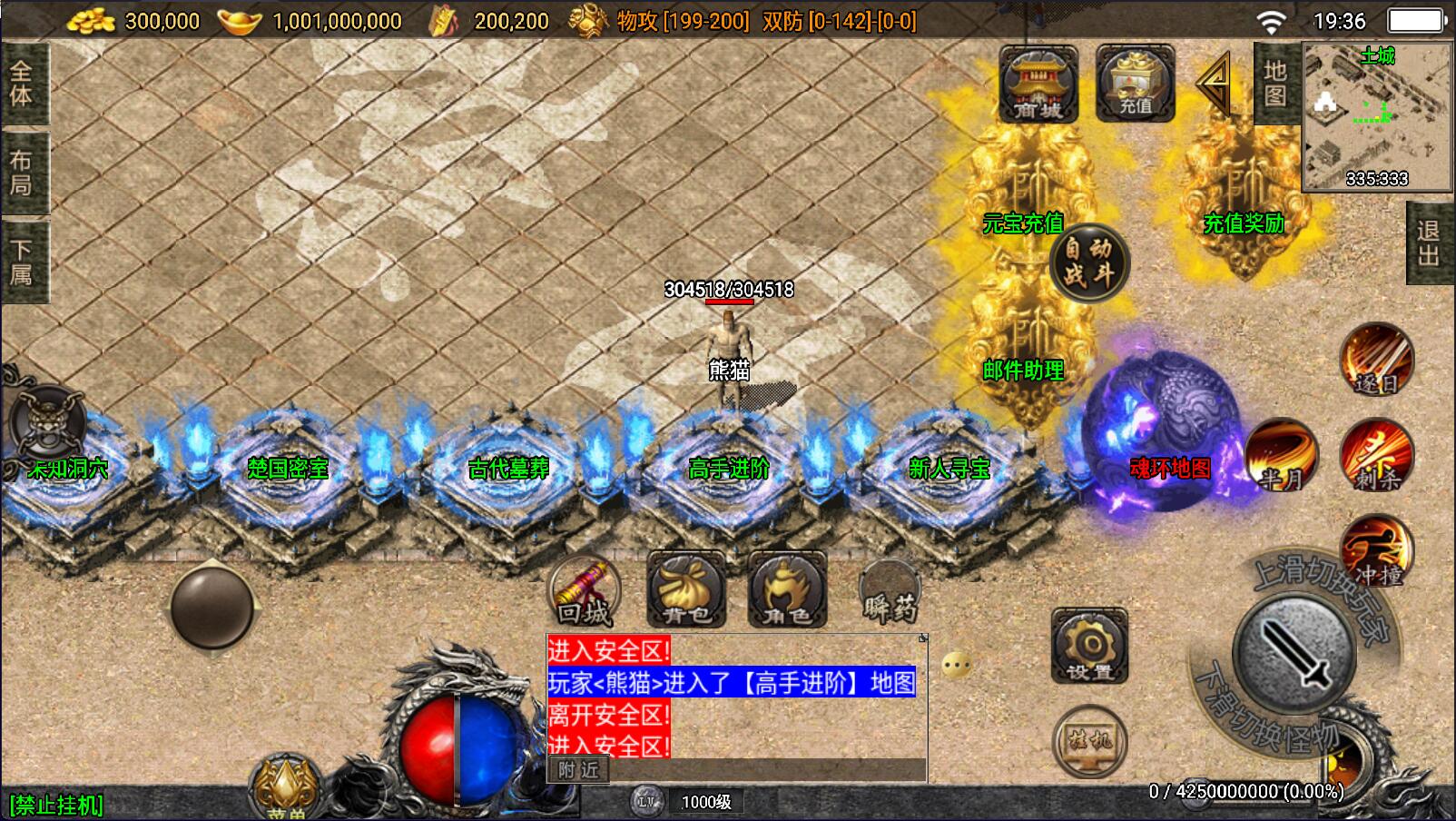Activate the 刺杀 skill

(1376, 456)
